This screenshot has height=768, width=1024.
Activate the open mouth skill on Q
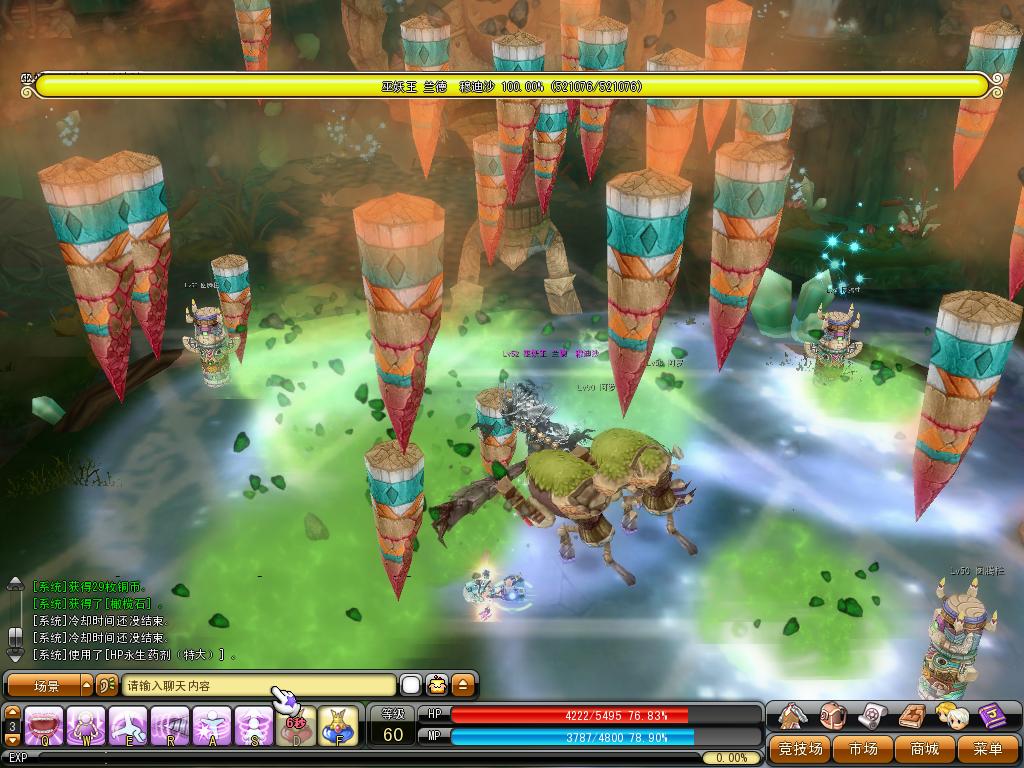pyautogui.click(x=44, y=726)
